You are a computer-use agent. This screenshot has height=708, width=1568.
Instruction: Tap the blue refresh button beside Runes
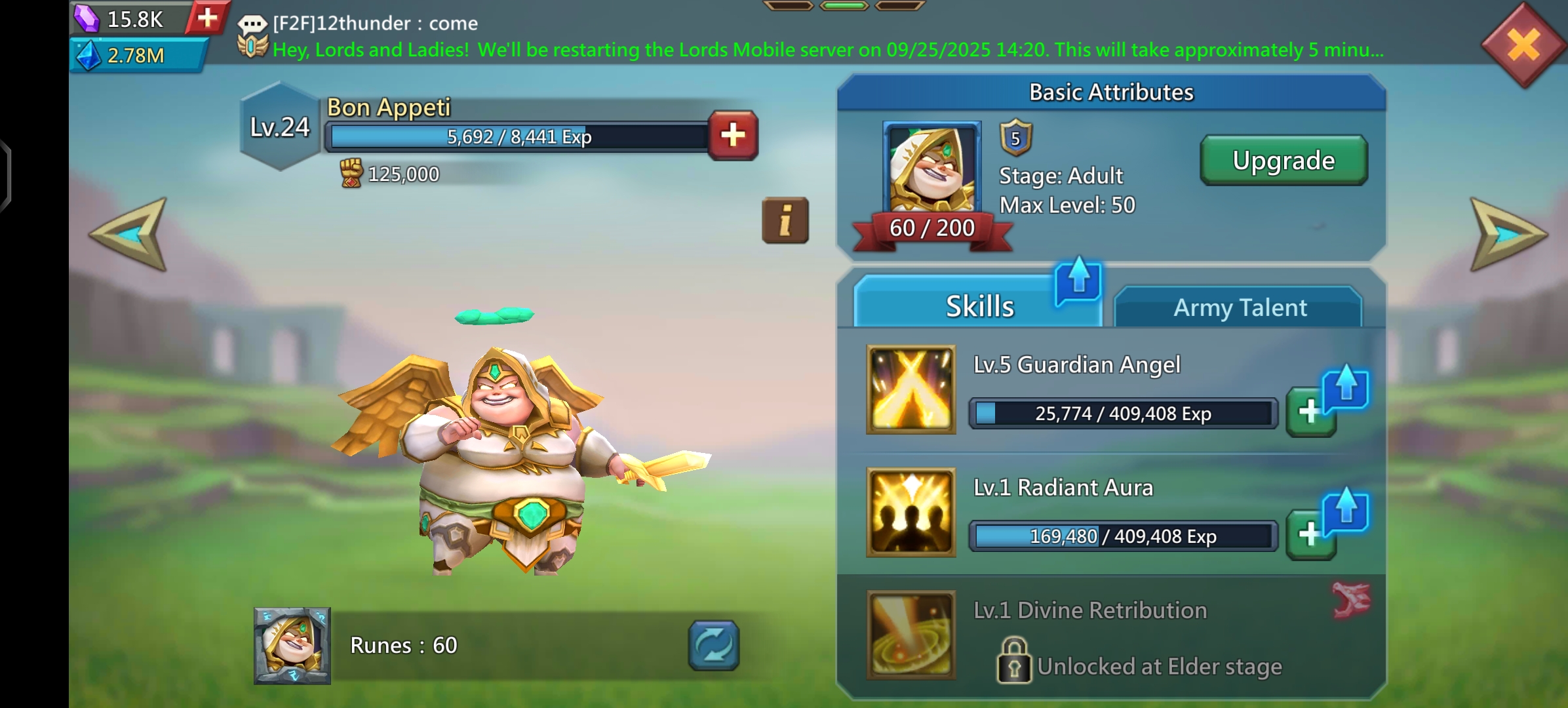point(713,646)
